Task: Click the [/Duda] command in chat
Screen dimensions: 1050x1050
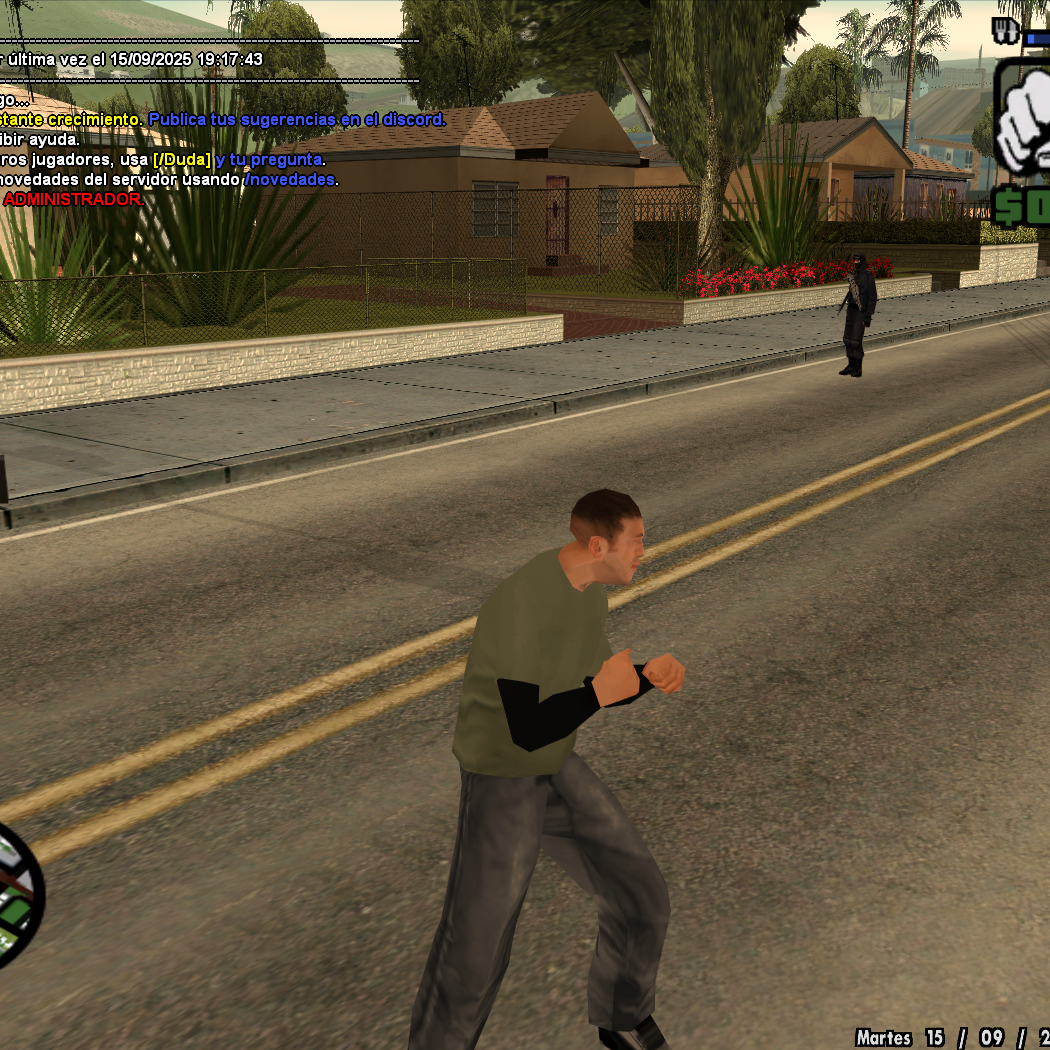Action: pos(182,160)
